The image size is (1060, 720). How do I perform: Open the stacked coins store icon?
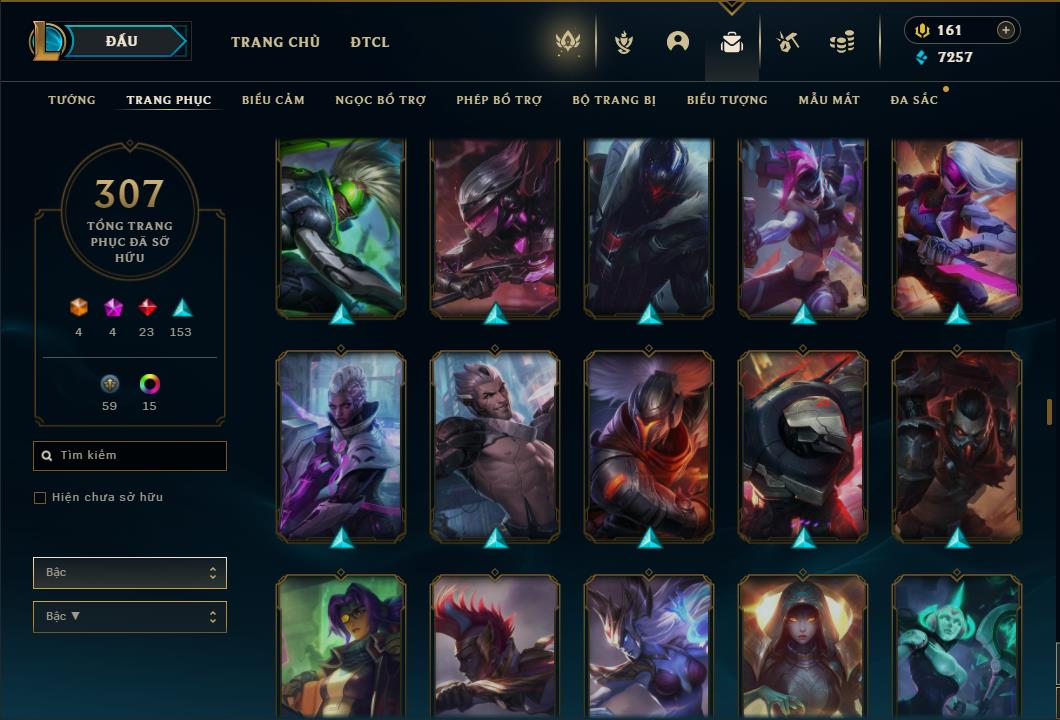(x=842, y=42)
